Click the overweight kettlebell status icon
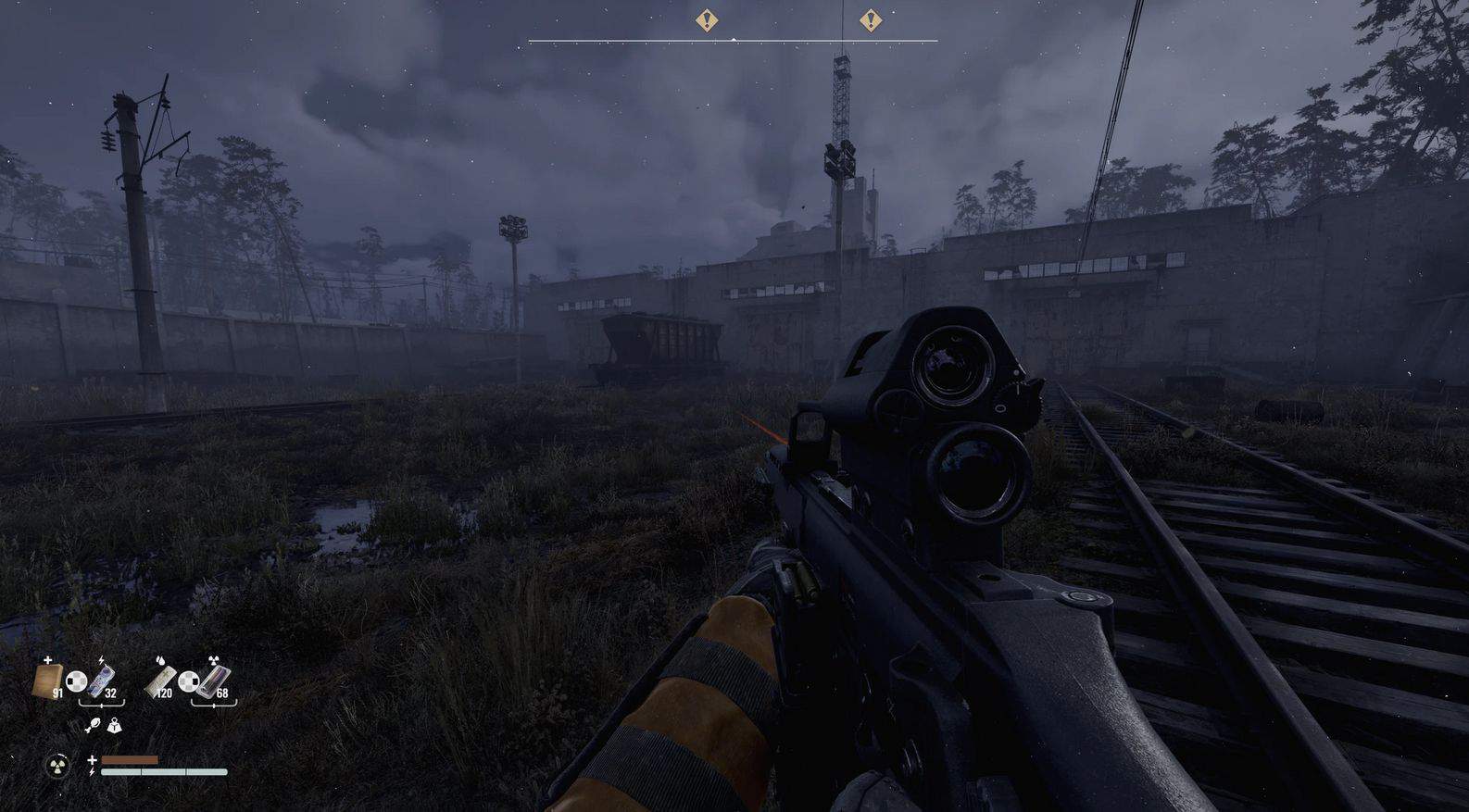 [x=114, y=727]
